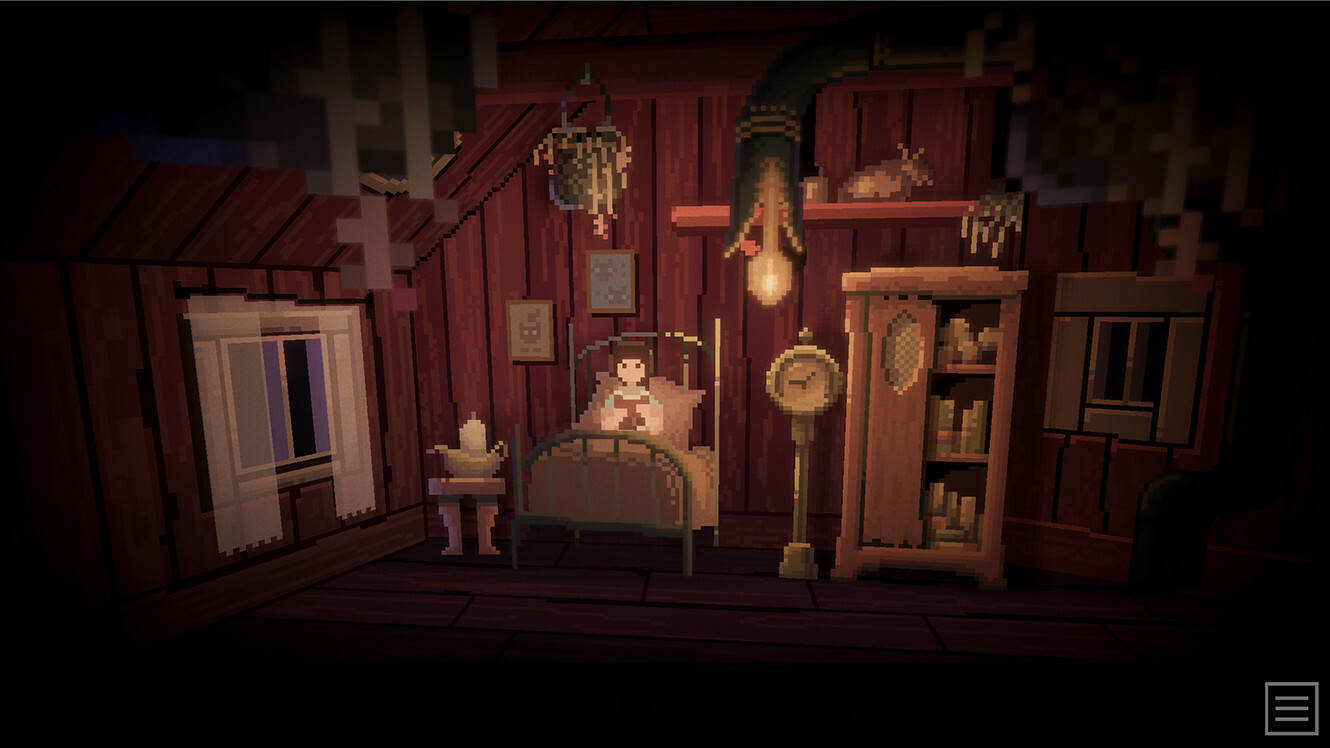Click the girl sitting in bed
This screenshot has height=748, width=1330.
pyautogui.click(x=628, y=385)
